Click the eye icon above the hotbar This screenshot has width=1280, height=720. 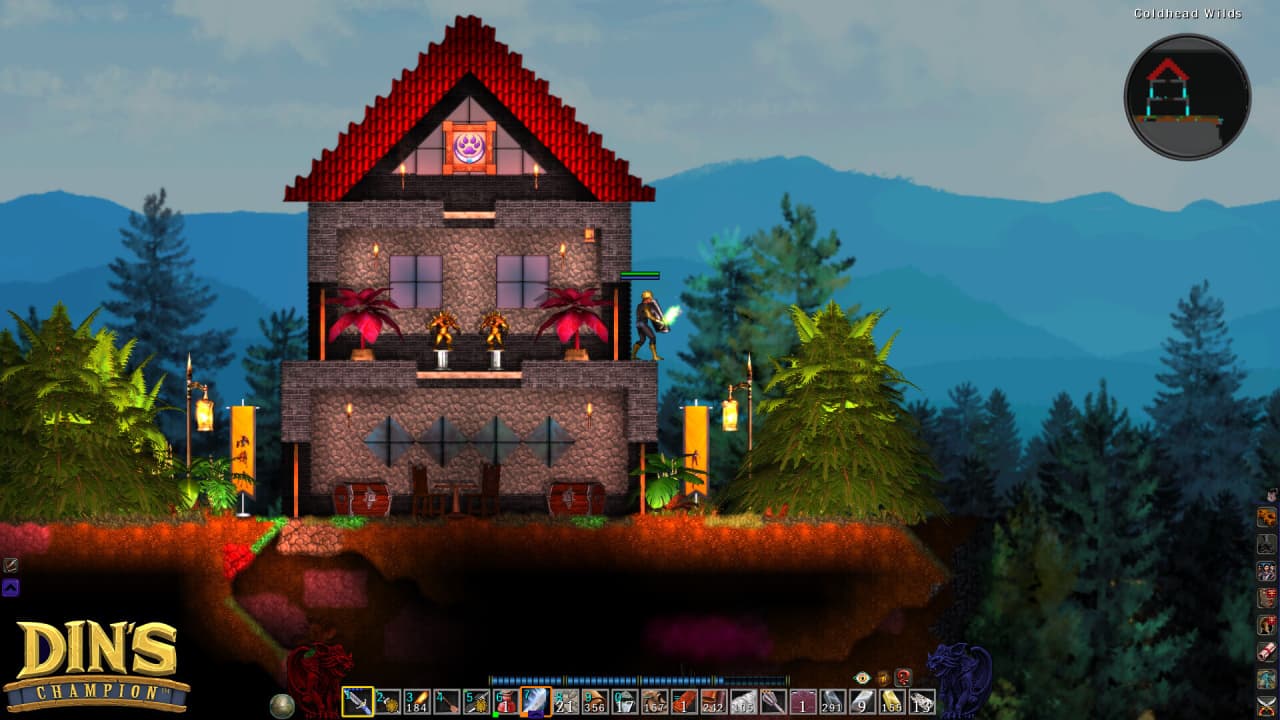pos(862,677)
